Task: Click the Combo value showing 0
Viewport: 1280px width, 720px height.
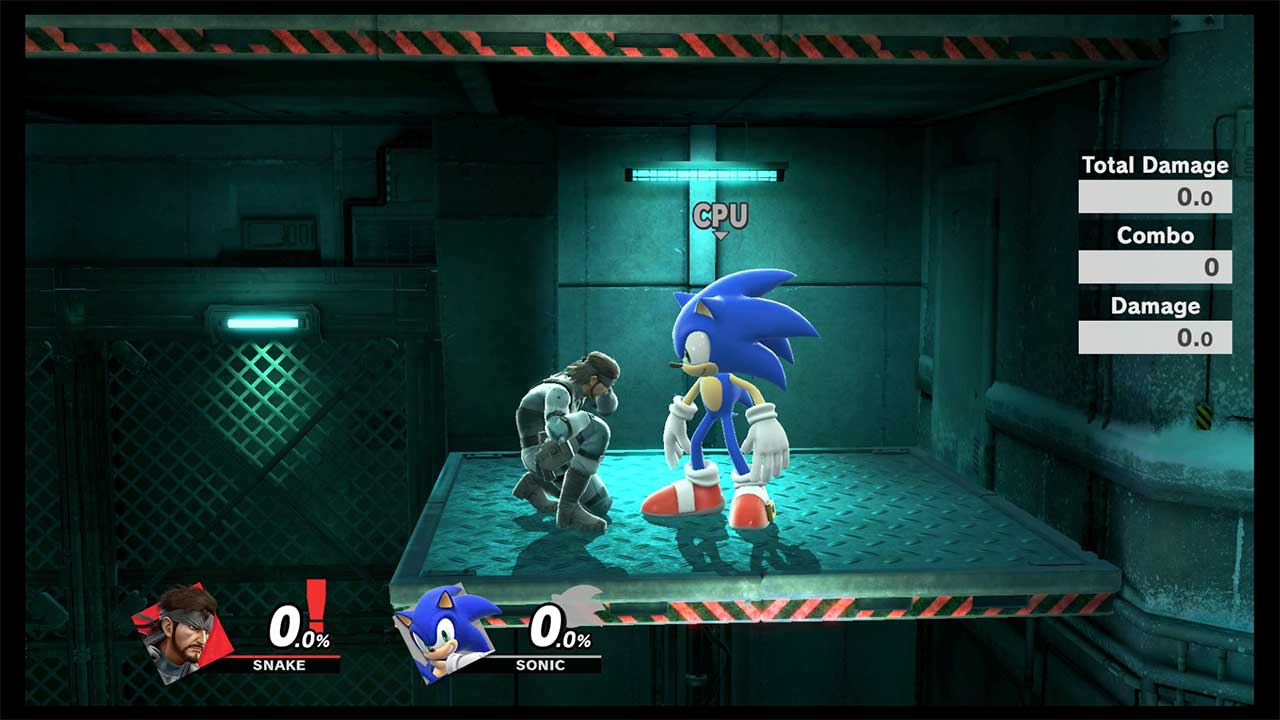Action: pos(1212,267)
